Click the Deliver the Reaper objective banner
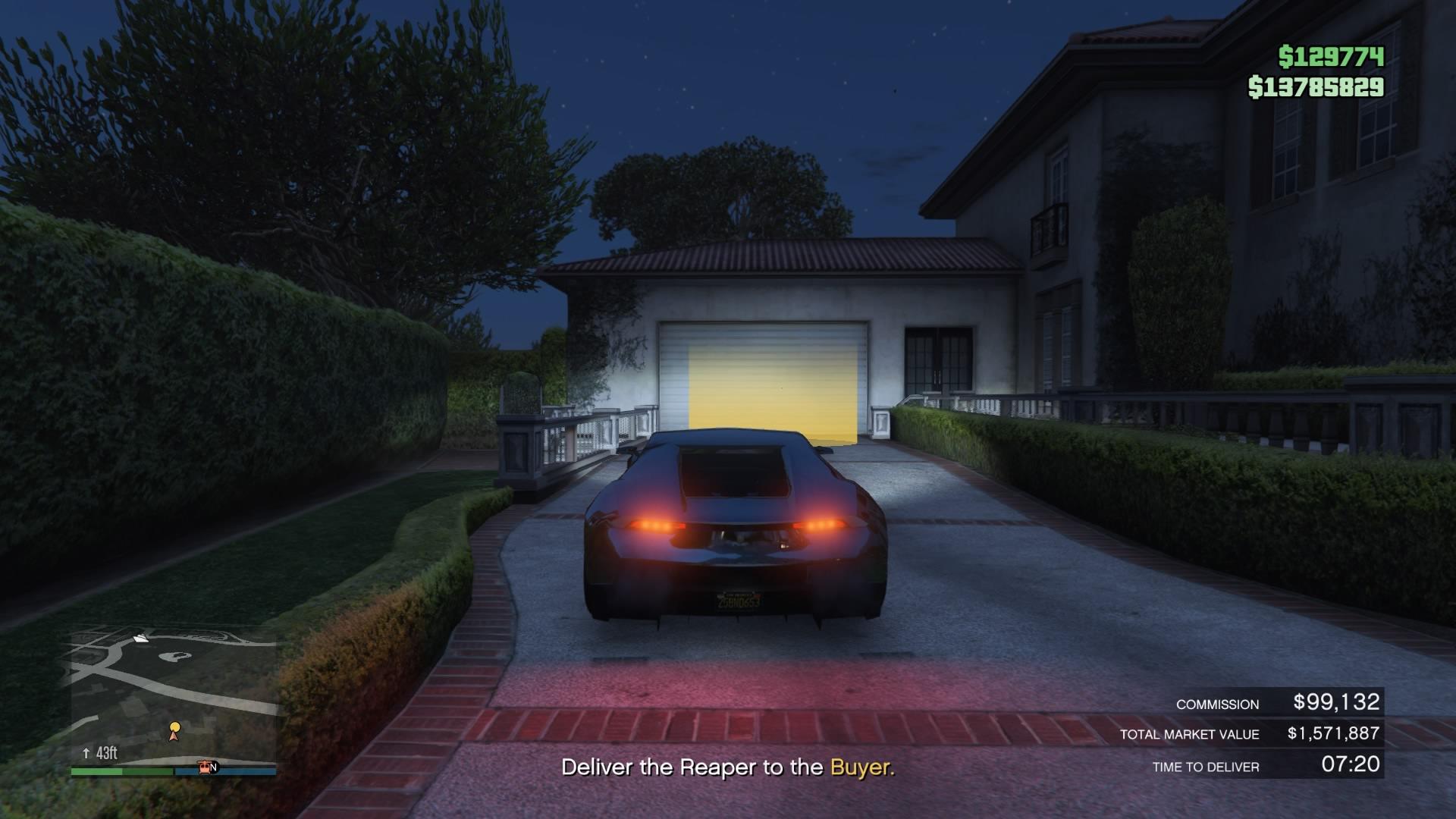 pos(728,766)
